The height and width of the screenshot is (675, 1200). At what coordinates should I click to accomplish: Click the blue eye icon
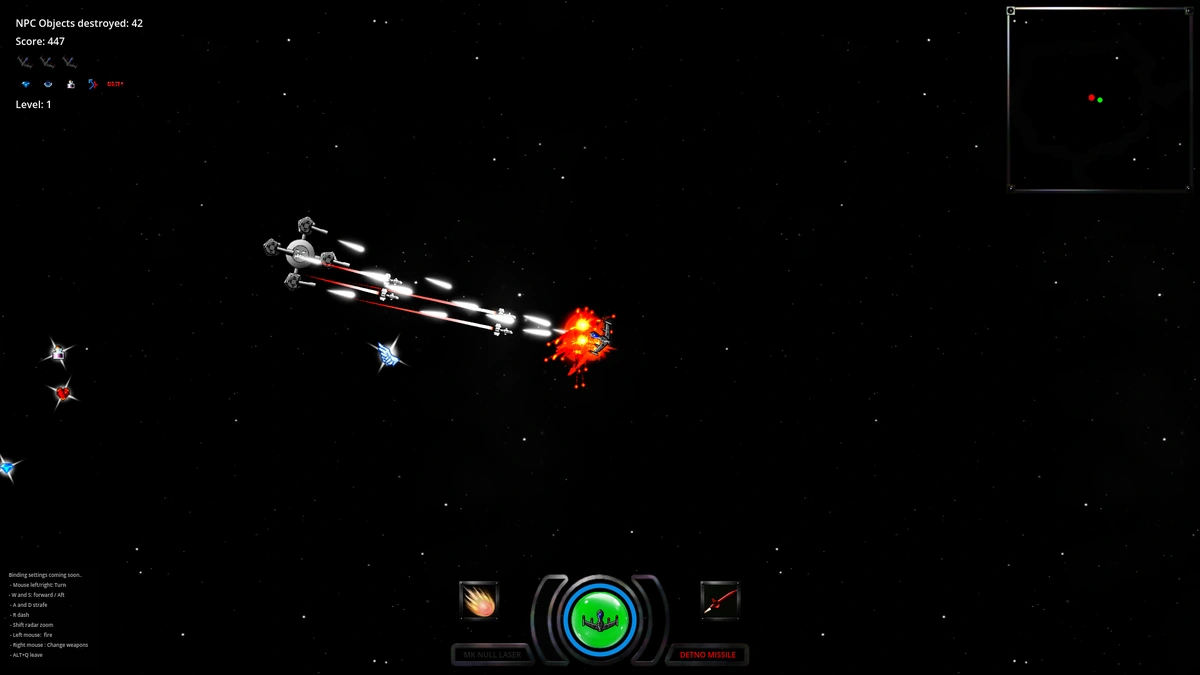(47, 84)
